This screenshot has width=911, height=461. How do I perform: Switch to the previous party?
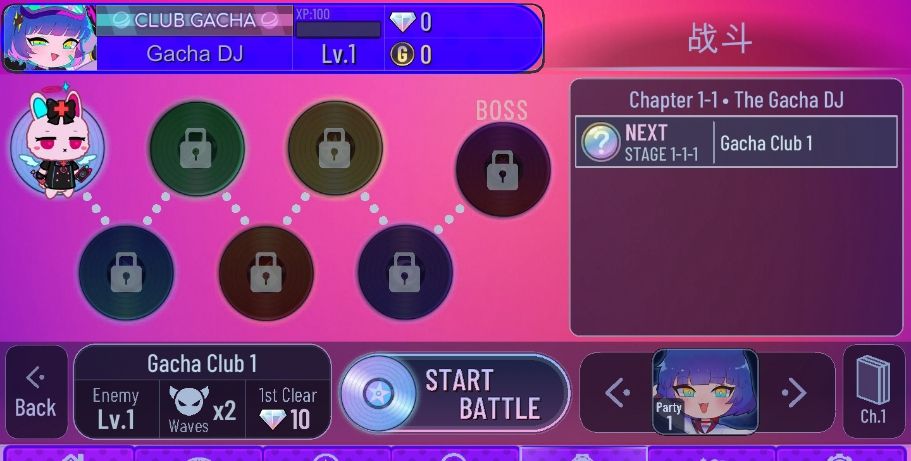coord(616,393)
